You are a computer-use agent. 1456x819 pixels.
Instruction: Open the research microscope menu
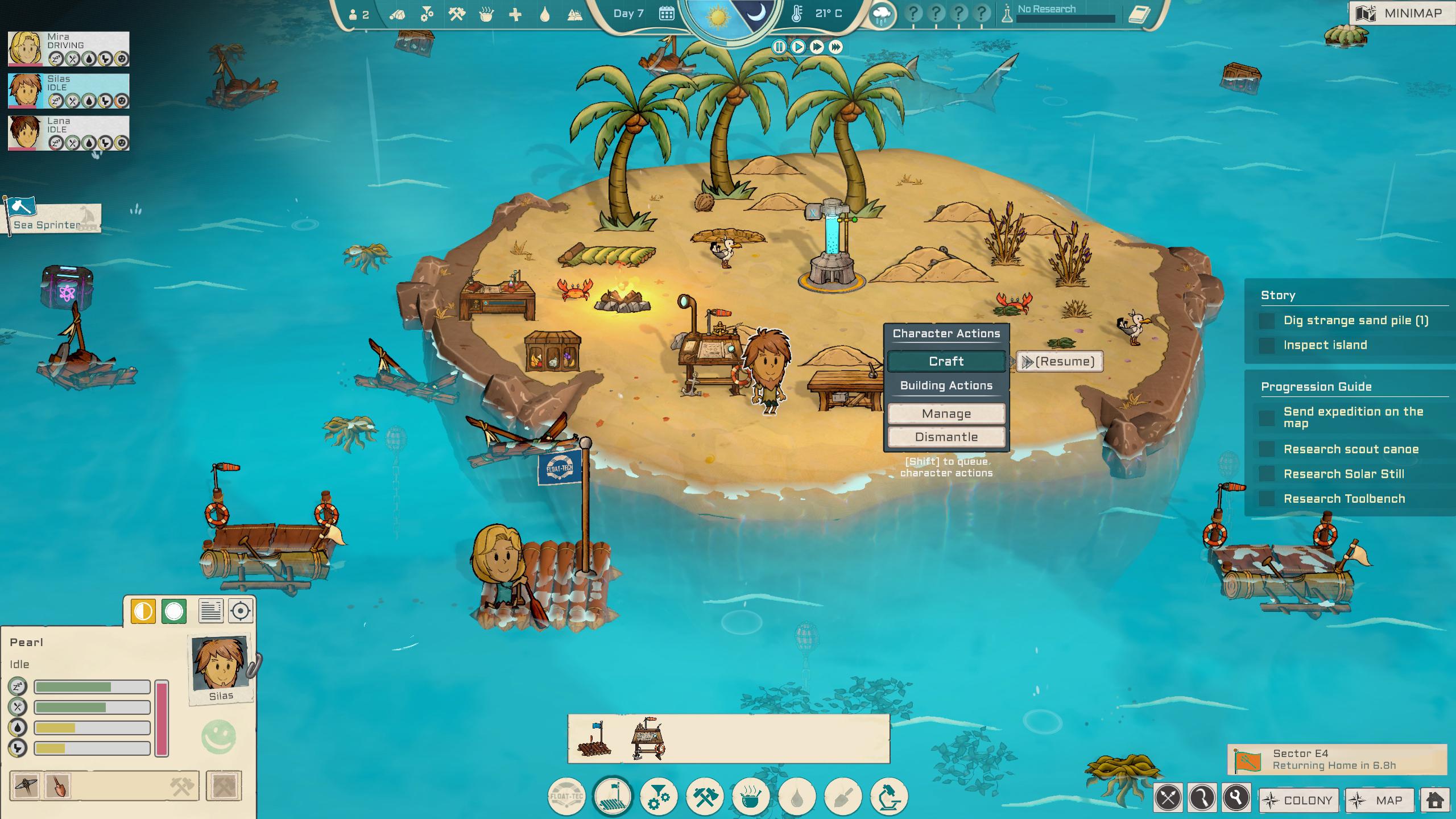[x=887, y=796]
